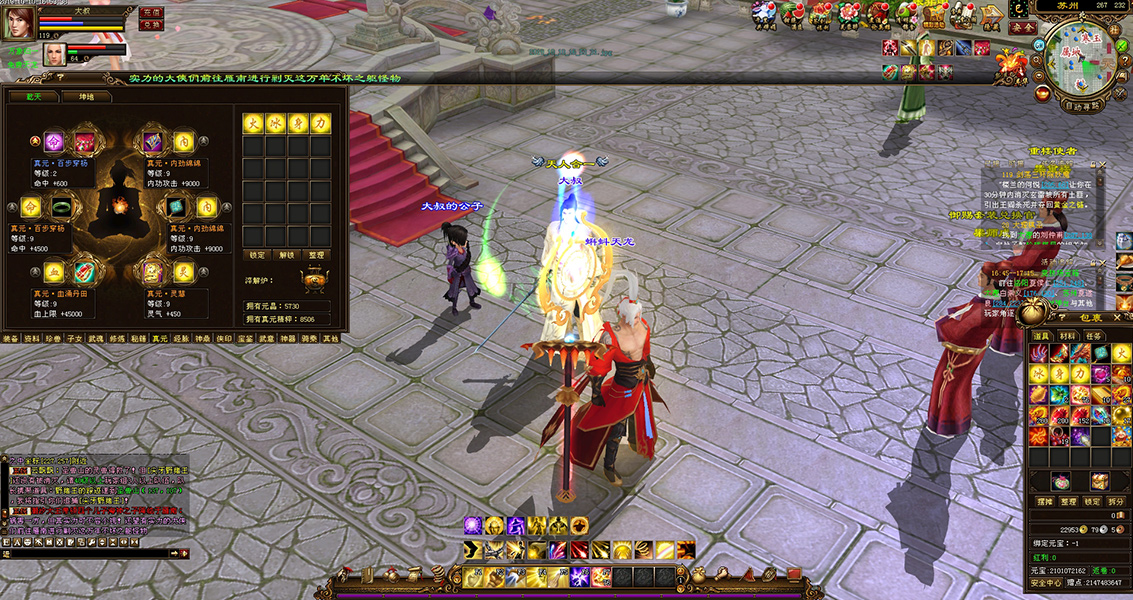Image resolution: width=1133 pixels, height=600 pixels.
Task: Click the 充值 recharge button by the portrait
Action: (x=151, y=13)
